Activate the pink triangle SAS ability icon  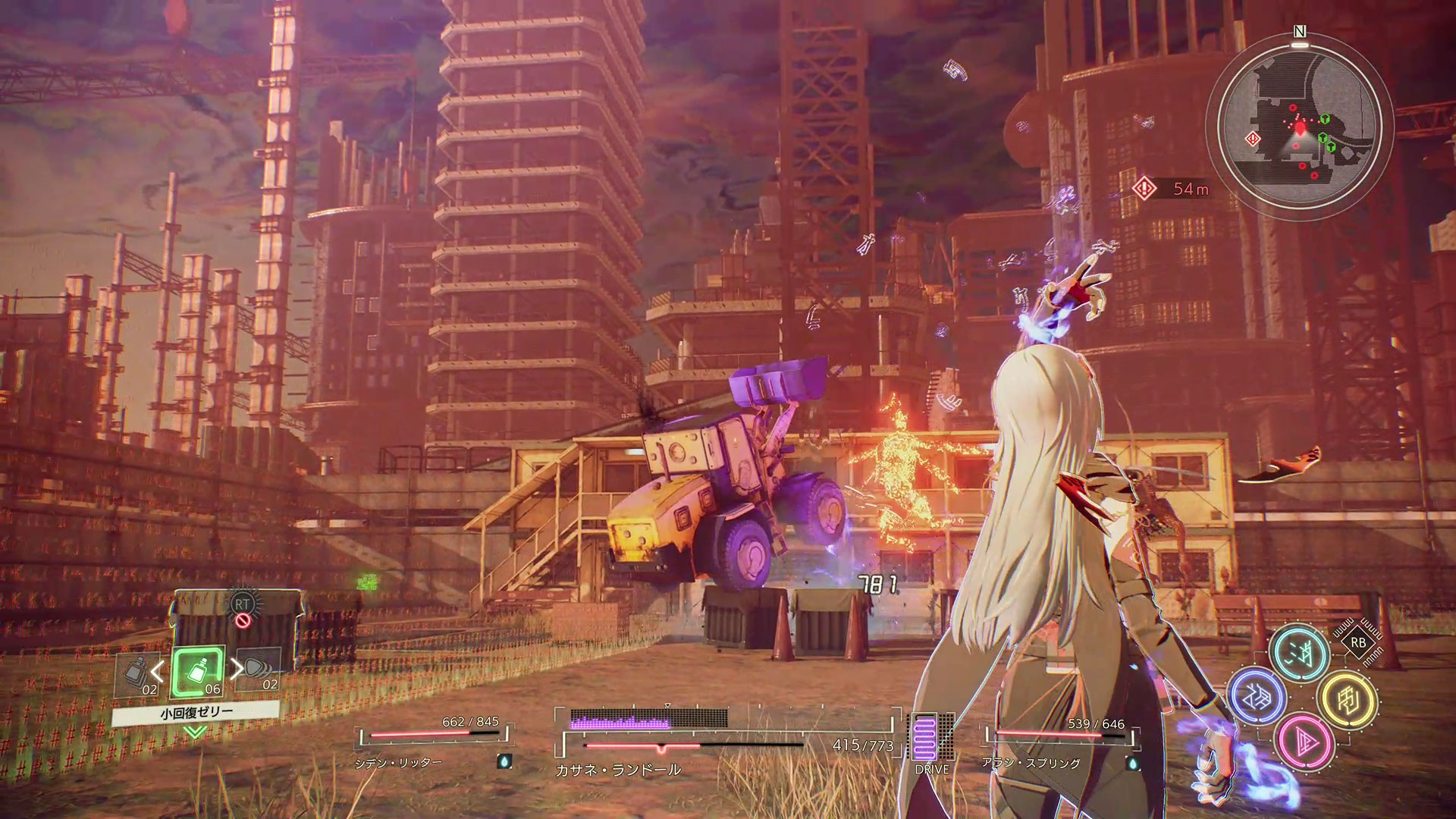pyautogui.click(x=1304, y=740)
